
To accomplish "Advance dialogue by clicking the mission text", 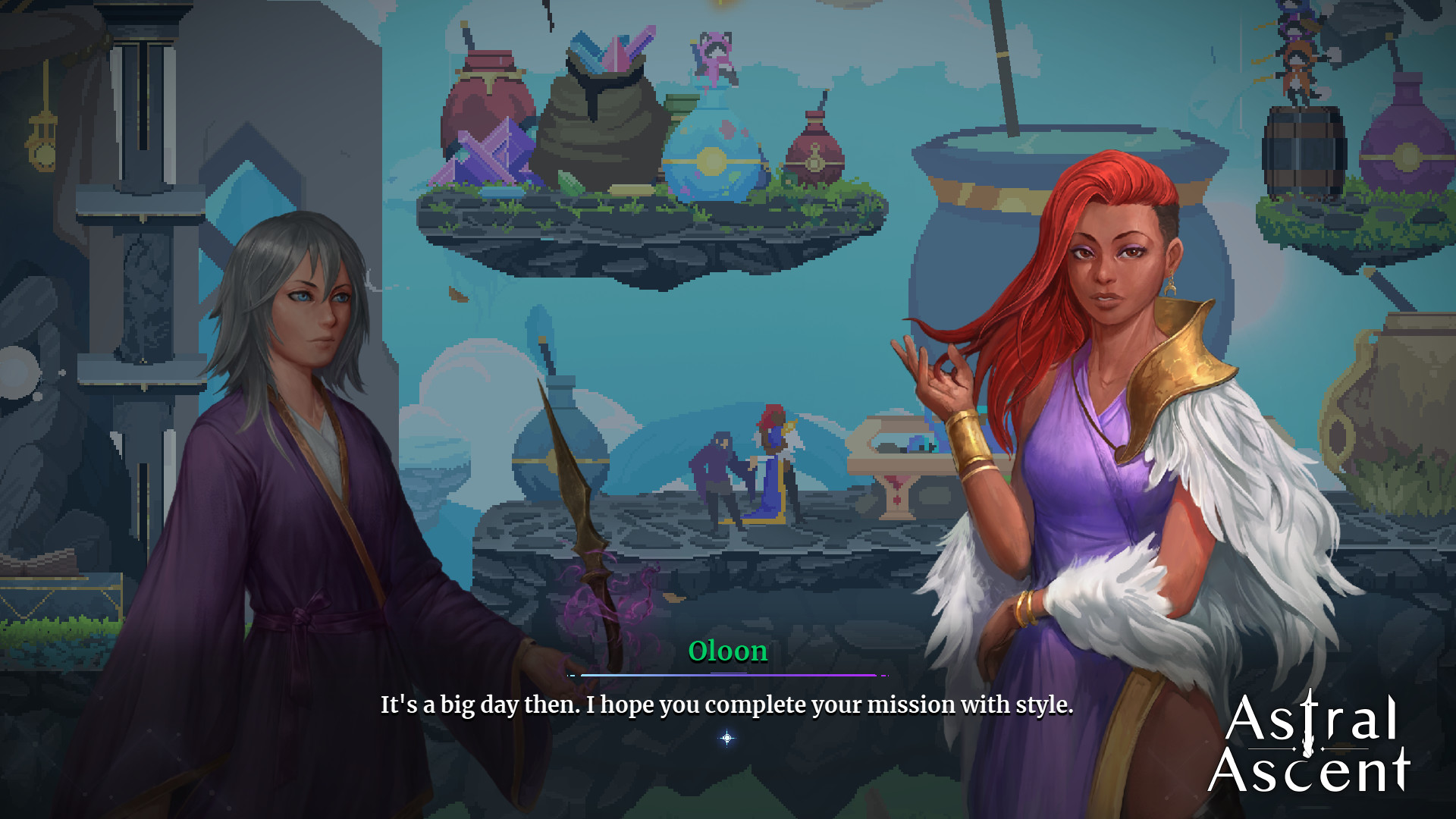I will tap(726, 704).
